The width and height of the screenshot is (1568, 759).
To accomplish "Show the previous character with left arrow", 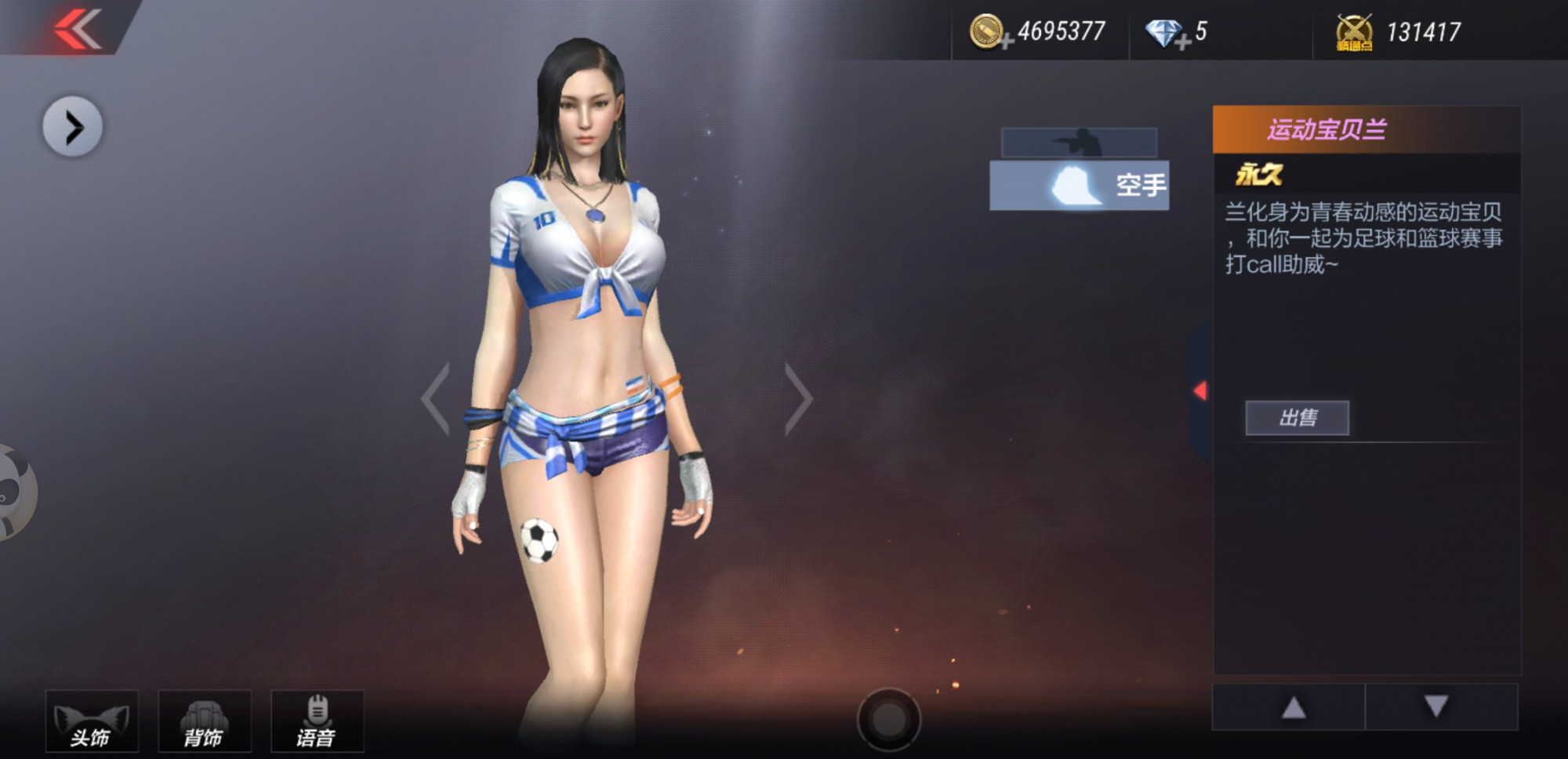I will click(x=436, y=398).
